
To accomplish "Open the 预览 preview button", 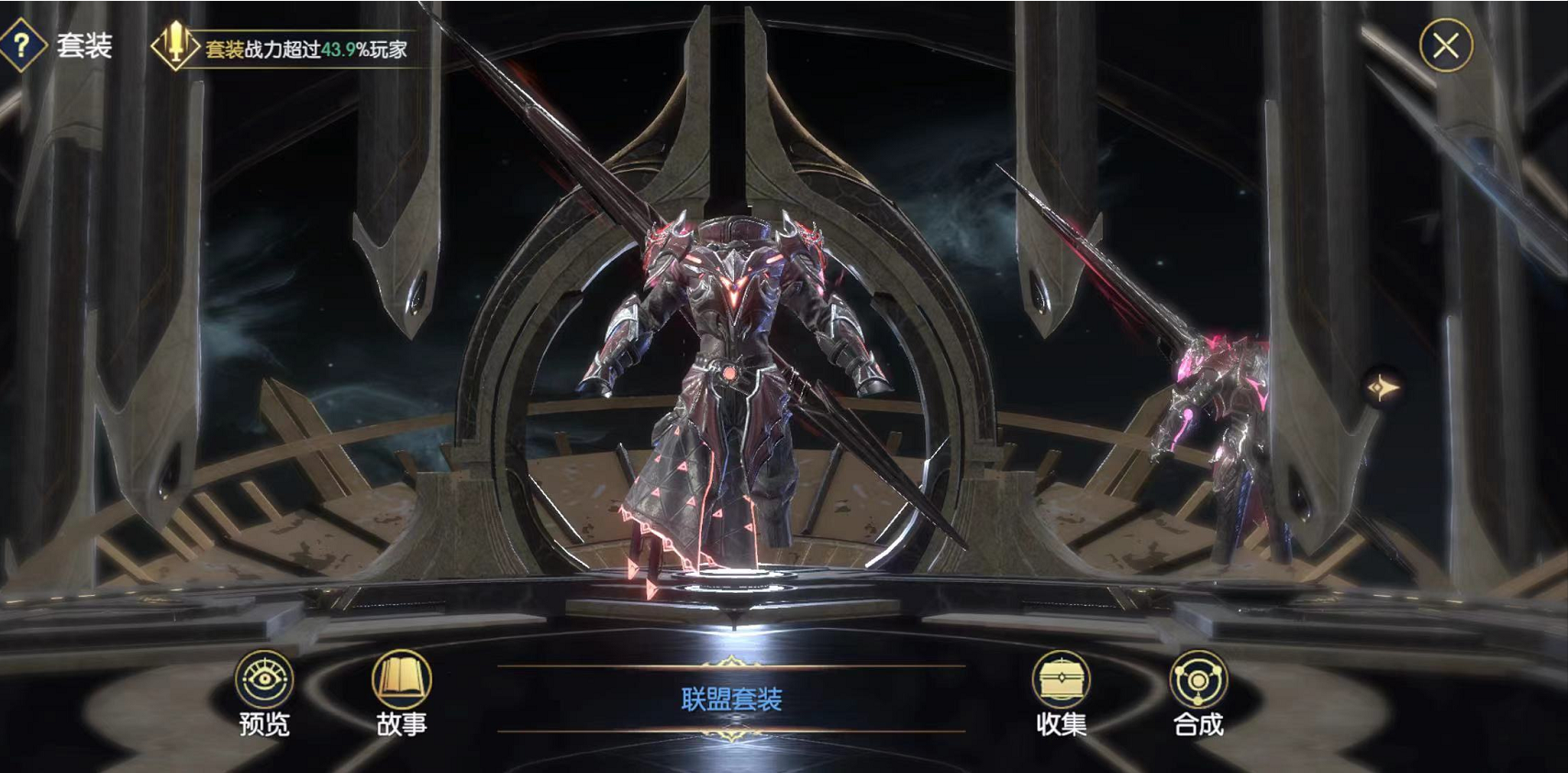I will [263, 693].
